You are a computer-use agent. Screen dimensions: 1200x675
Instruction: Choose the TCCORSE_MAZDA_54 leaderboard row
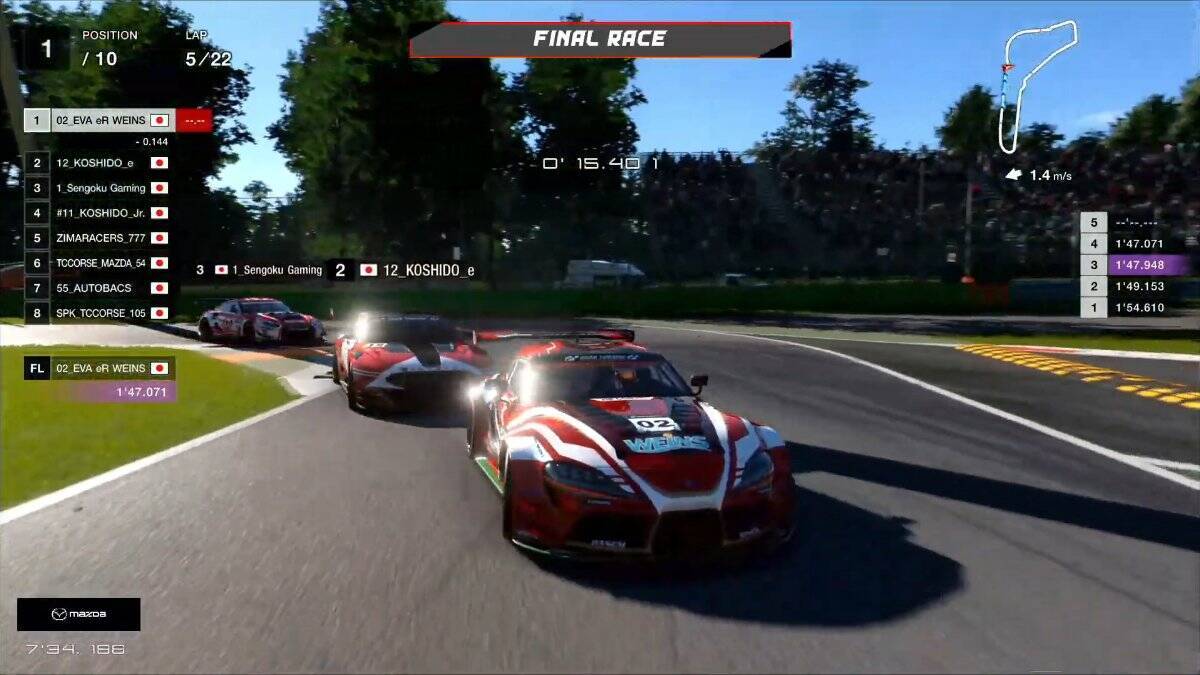100,263
